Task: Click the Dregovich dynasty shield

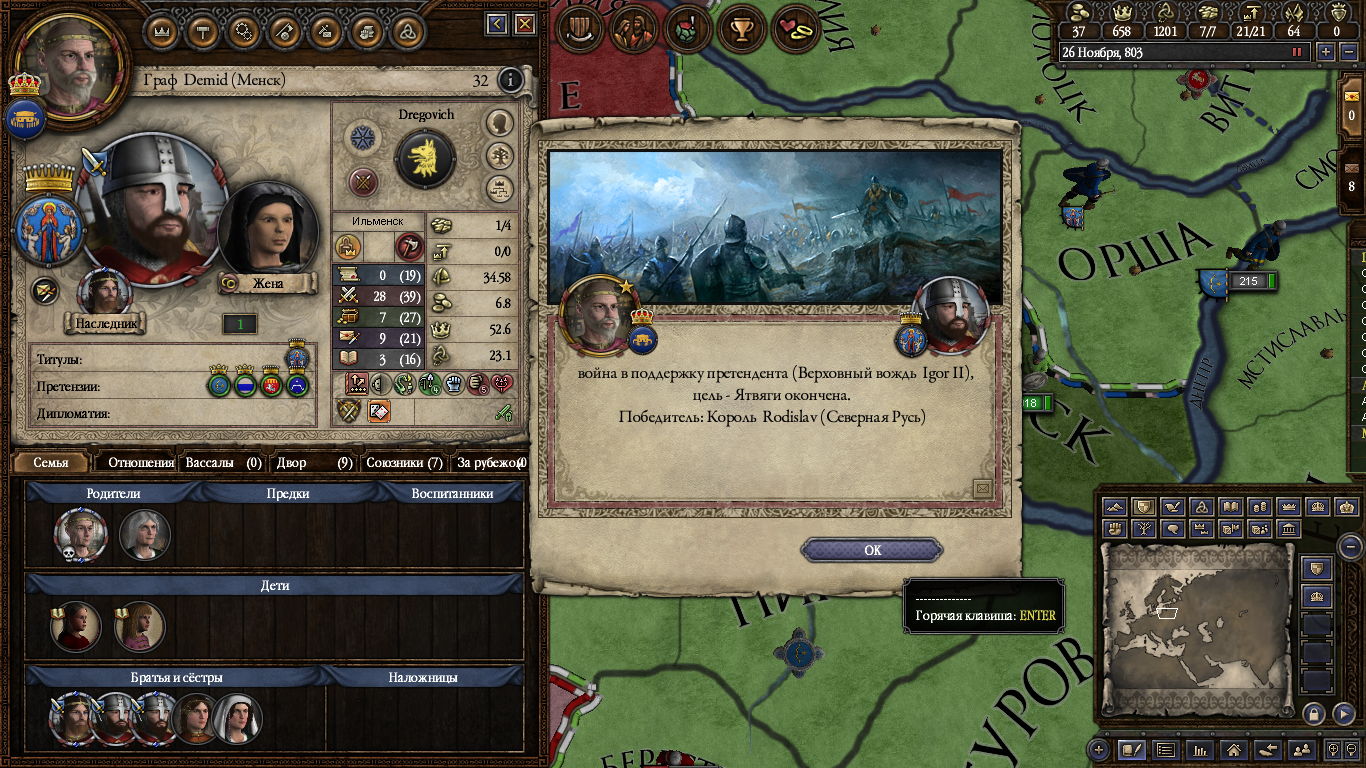Action: [x=426, y=158]
